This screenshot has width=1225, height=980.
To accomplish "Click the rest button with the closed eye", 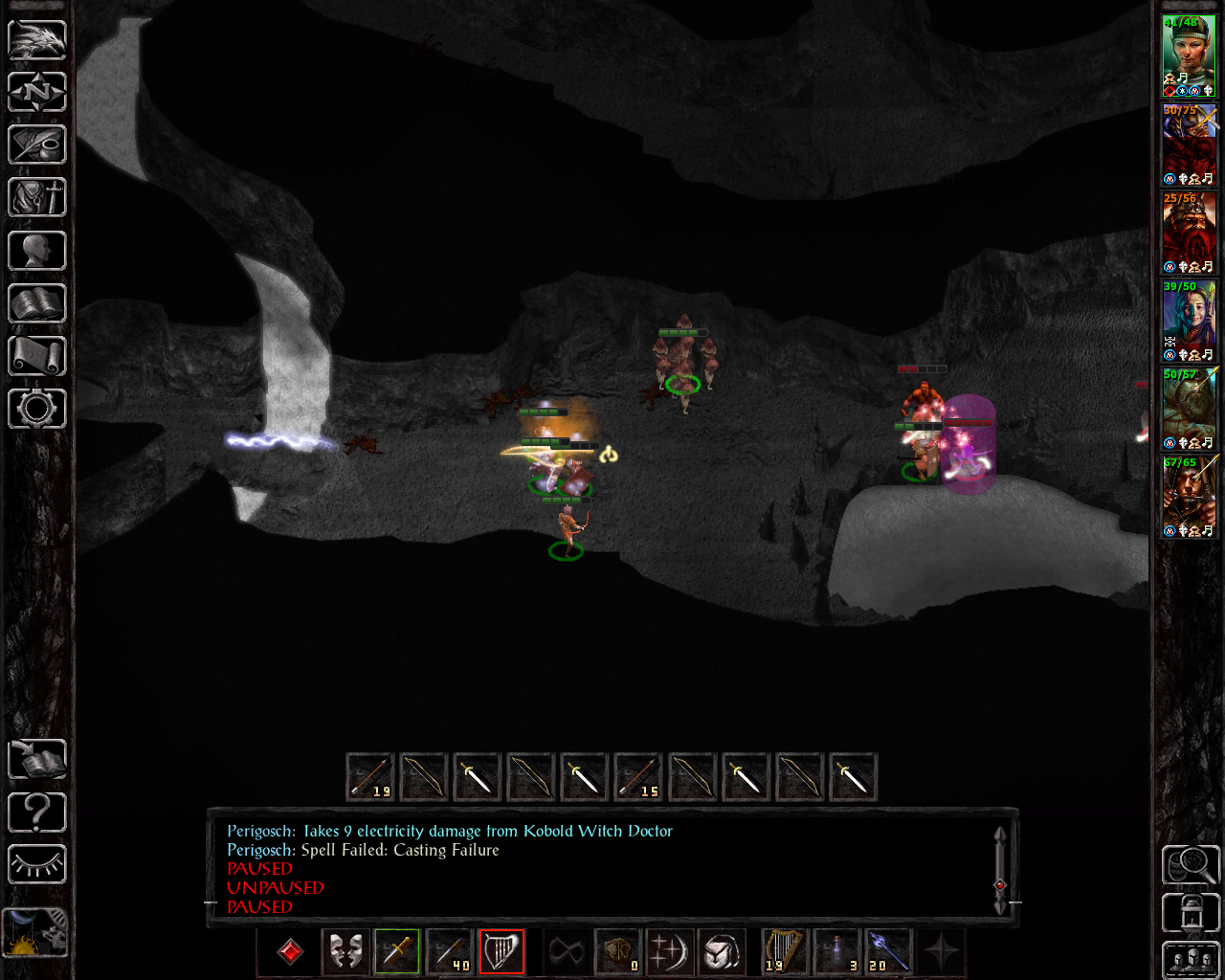I will [x=37, y=865].
